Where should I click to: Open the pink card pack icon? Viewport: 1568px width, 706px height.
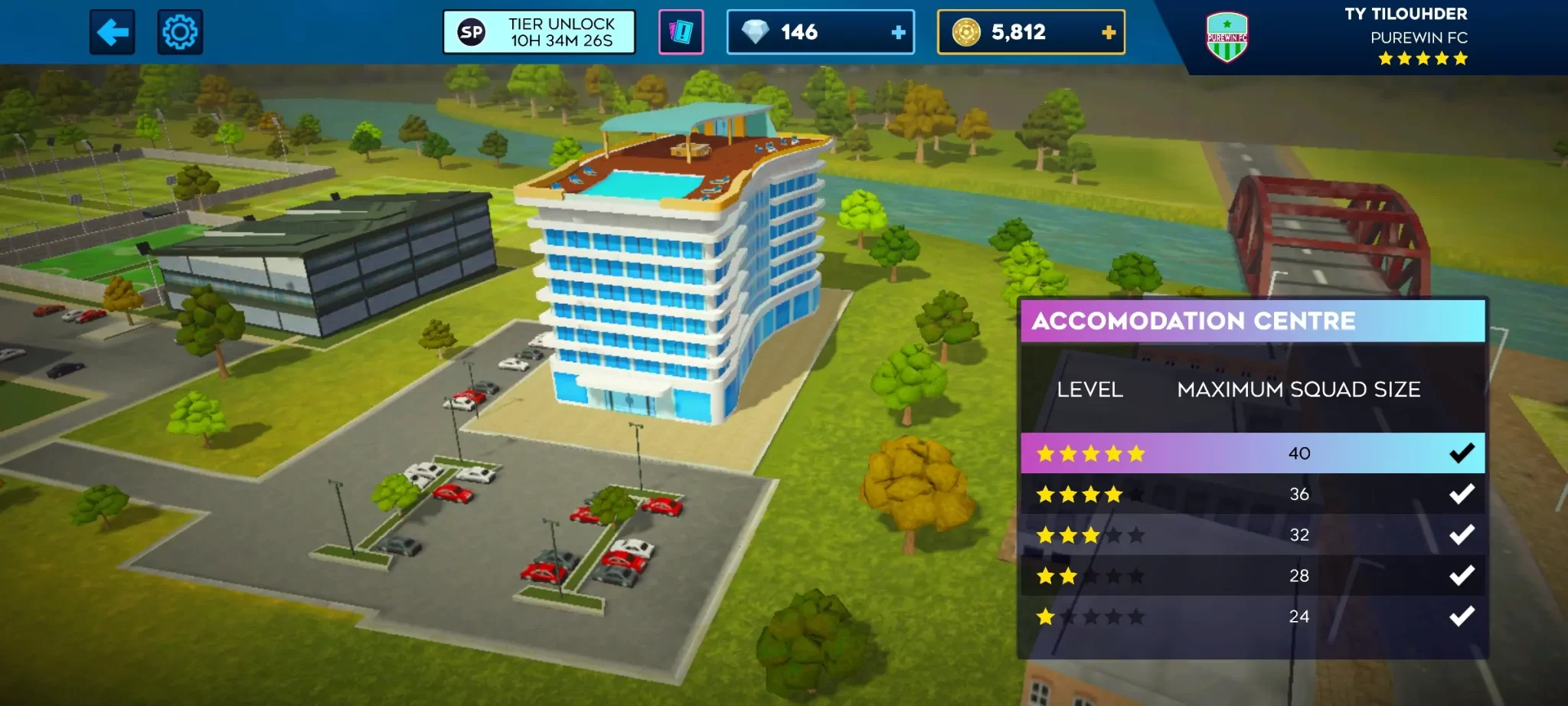tap(681, 32)
